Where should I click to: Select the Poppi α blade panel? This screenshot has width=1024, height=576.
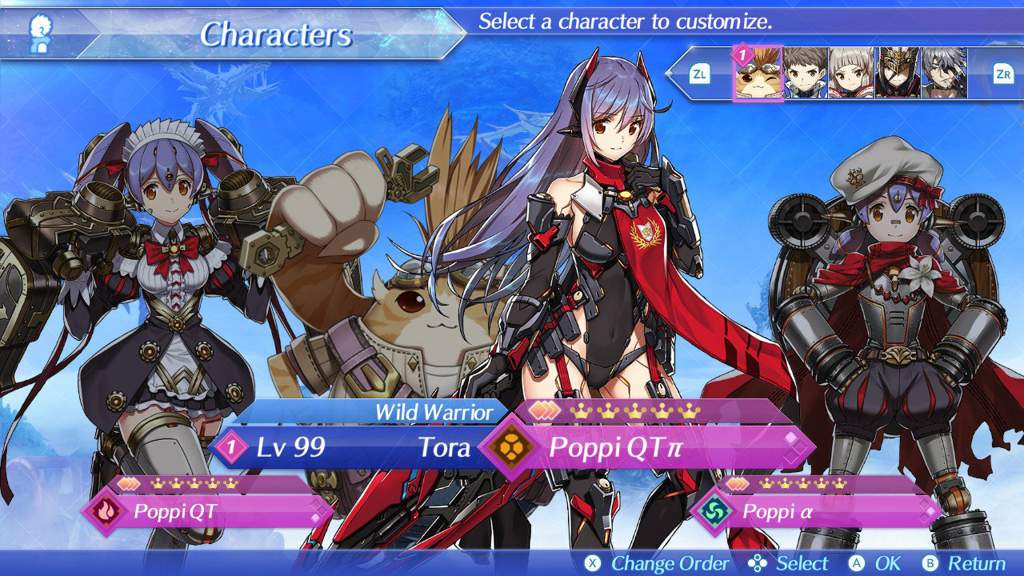(820, 512)
